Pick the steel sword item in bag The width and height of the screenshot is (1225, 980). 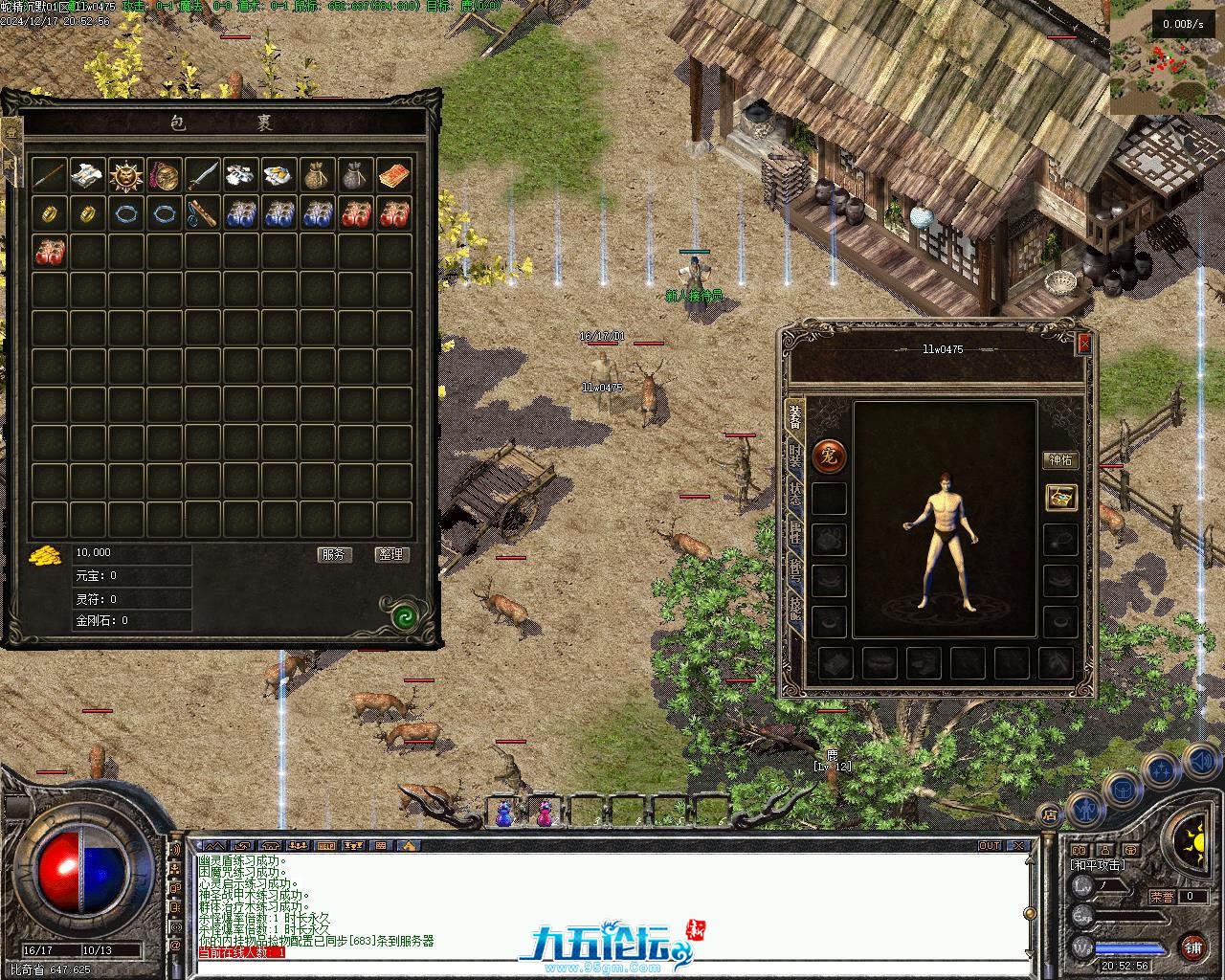(x=203, y=175)
